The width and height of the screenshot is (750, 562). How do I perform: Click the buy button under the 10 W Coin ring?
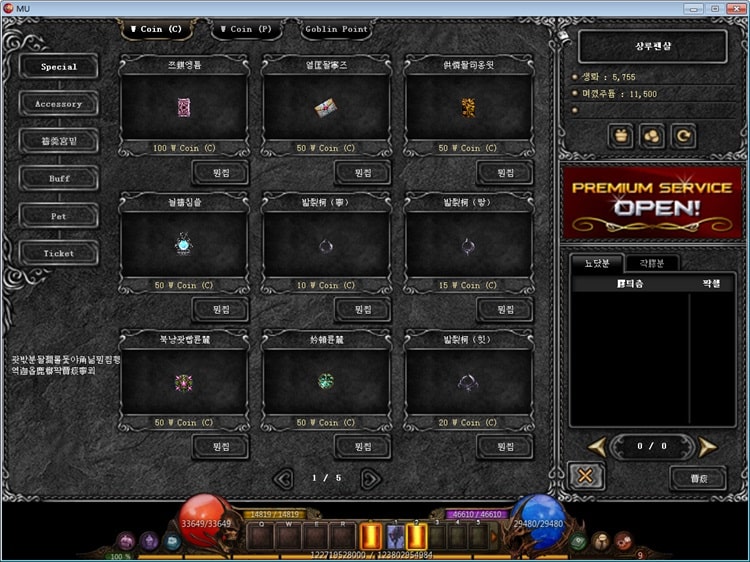tap(361, 310)
